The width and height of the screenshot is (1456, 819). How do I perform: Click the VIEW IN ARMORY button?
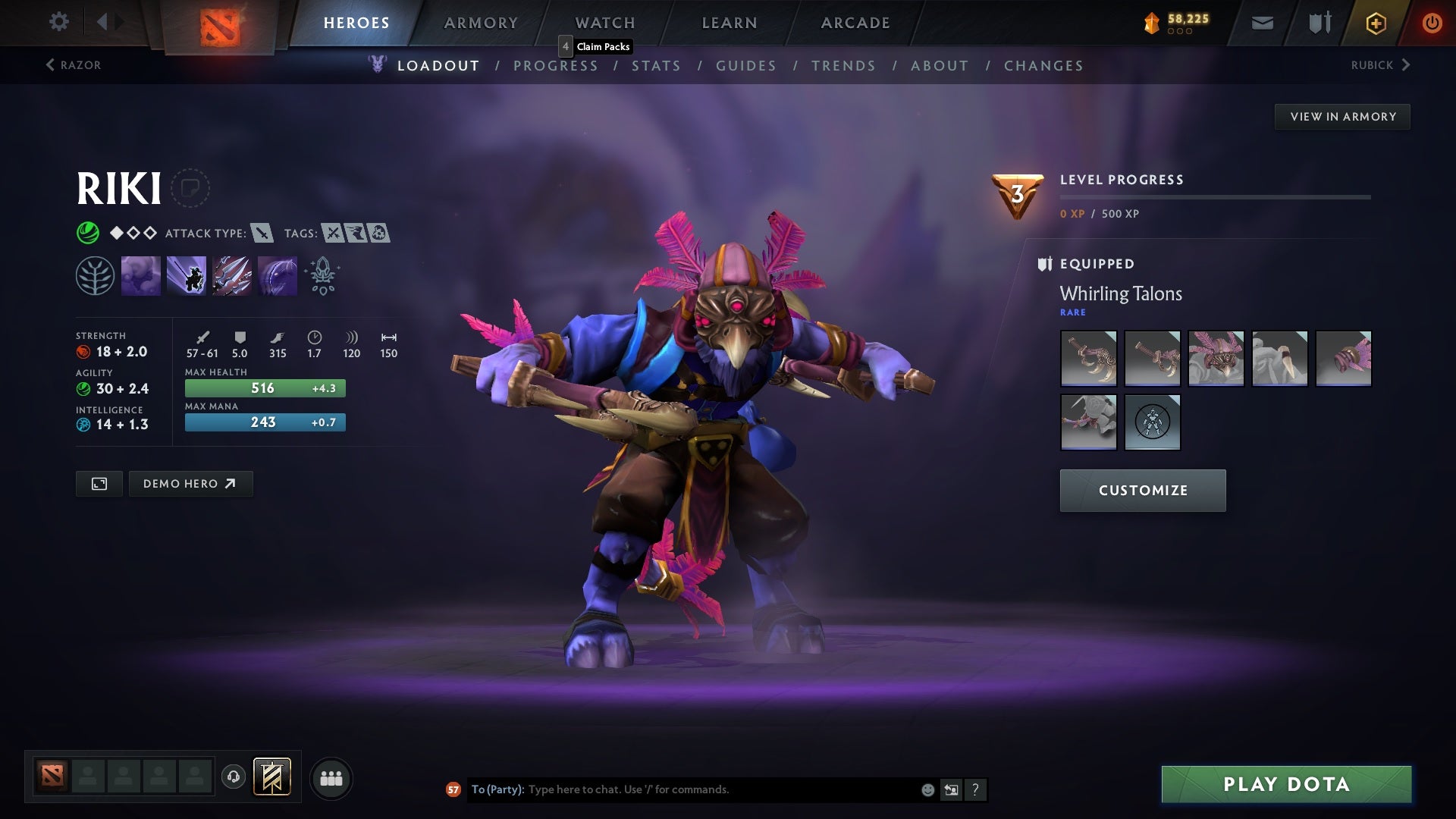point(1342,116)
